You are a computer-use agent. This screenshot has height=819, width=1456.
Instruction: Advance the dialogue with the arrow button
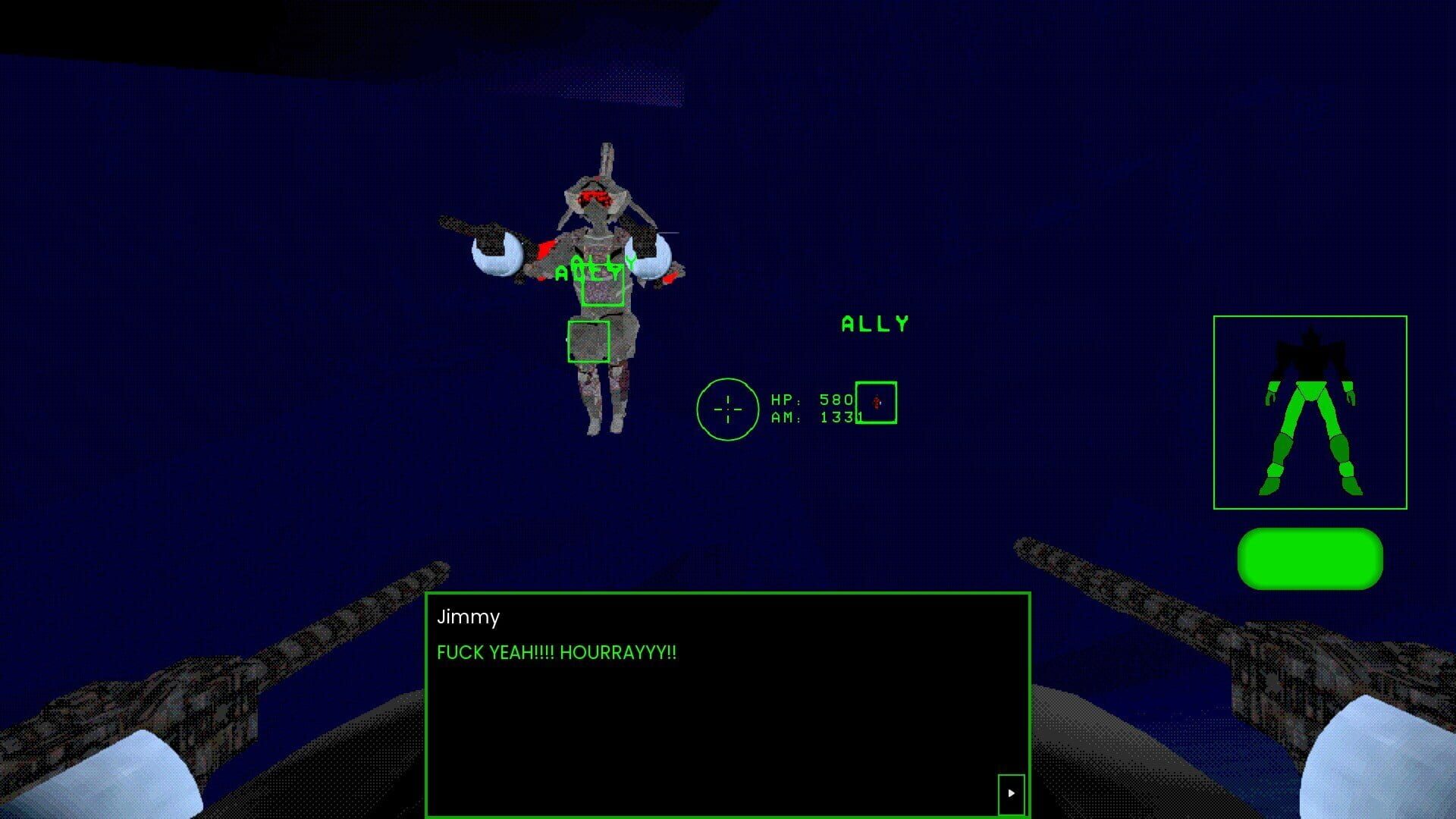pos(1011,794)
